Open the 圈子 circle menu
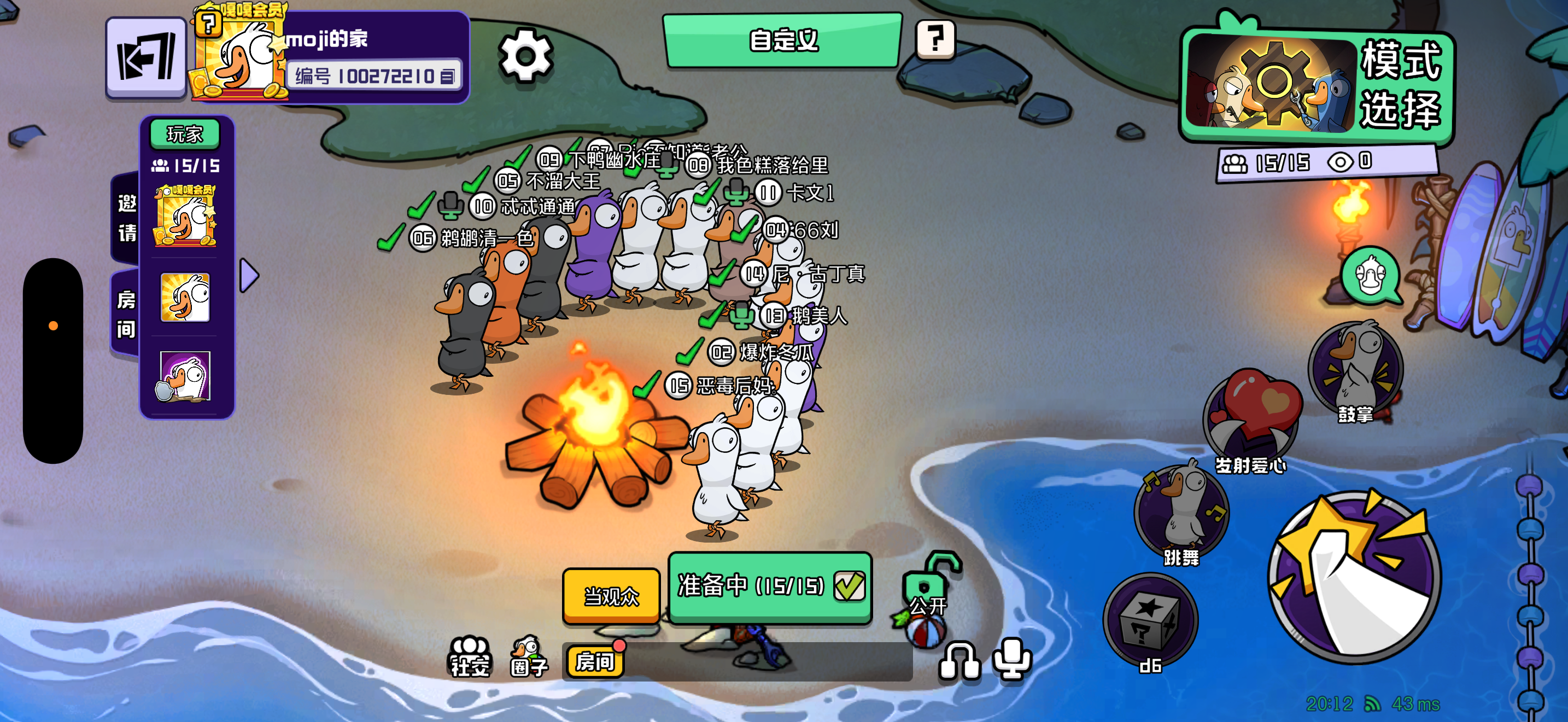The height and width of the screenshot is (722, 1568). pos(528,657)
